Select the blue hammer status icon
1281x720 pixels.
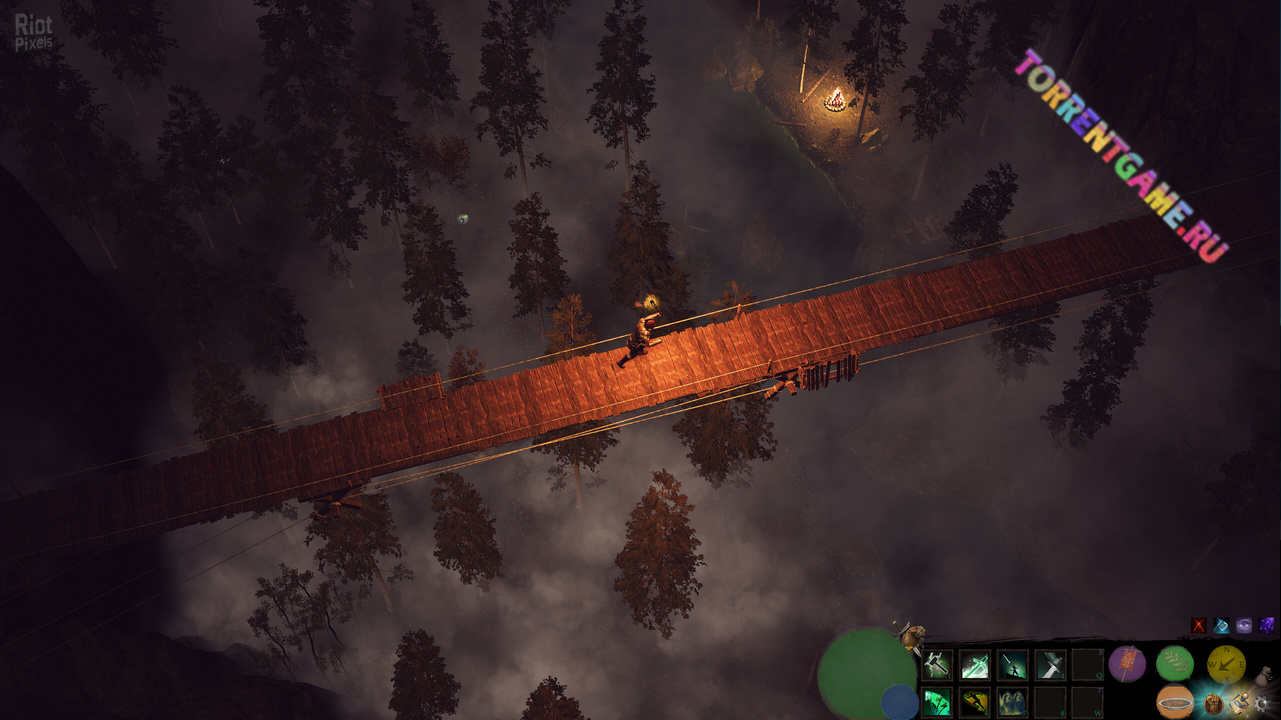coord(1221,626)
